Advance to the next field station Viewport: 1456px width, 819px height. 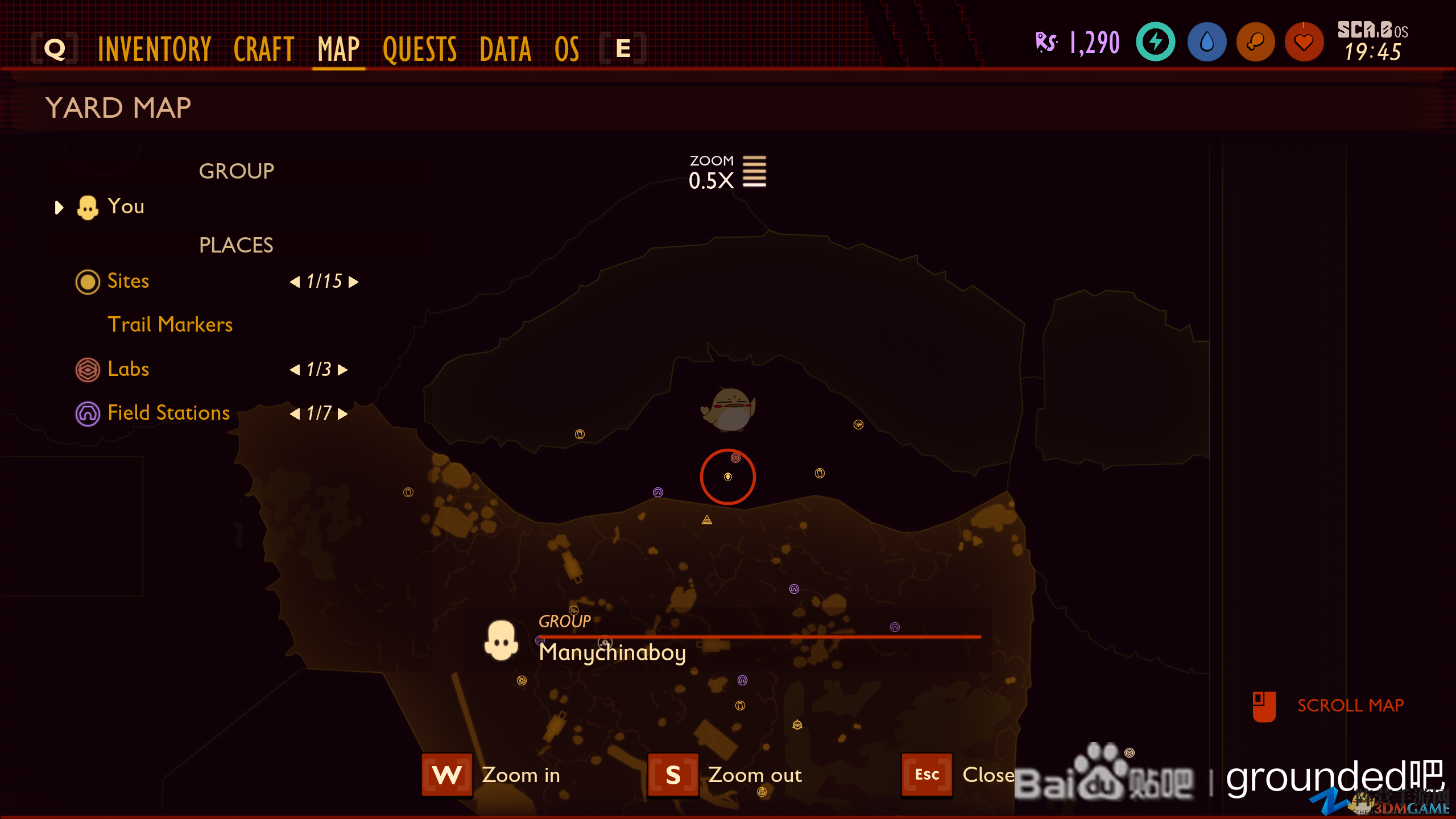pyautogui.click(x=342, y=414)
